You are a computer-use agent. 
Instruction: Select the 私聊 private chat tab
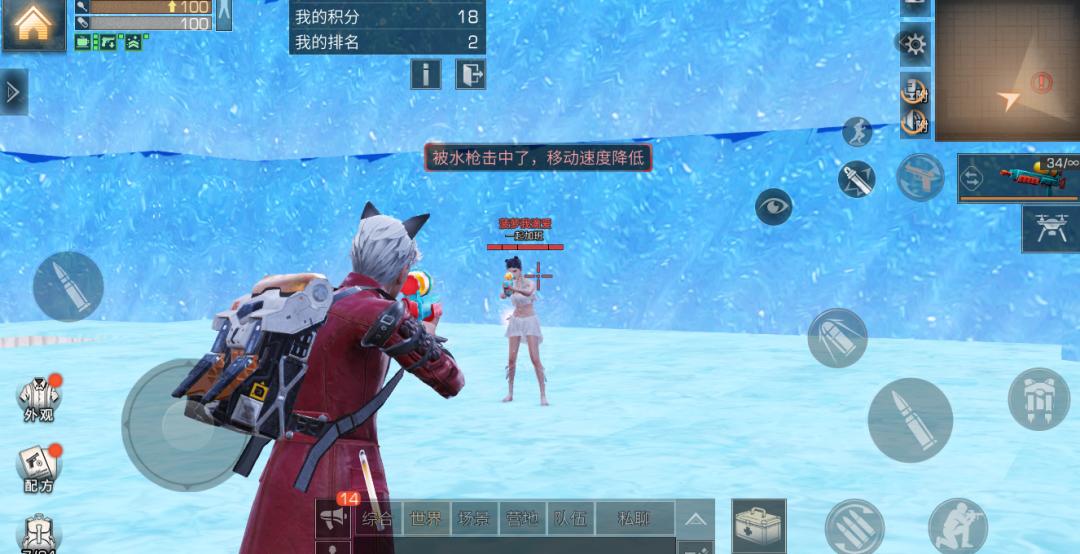coord(633,519)
